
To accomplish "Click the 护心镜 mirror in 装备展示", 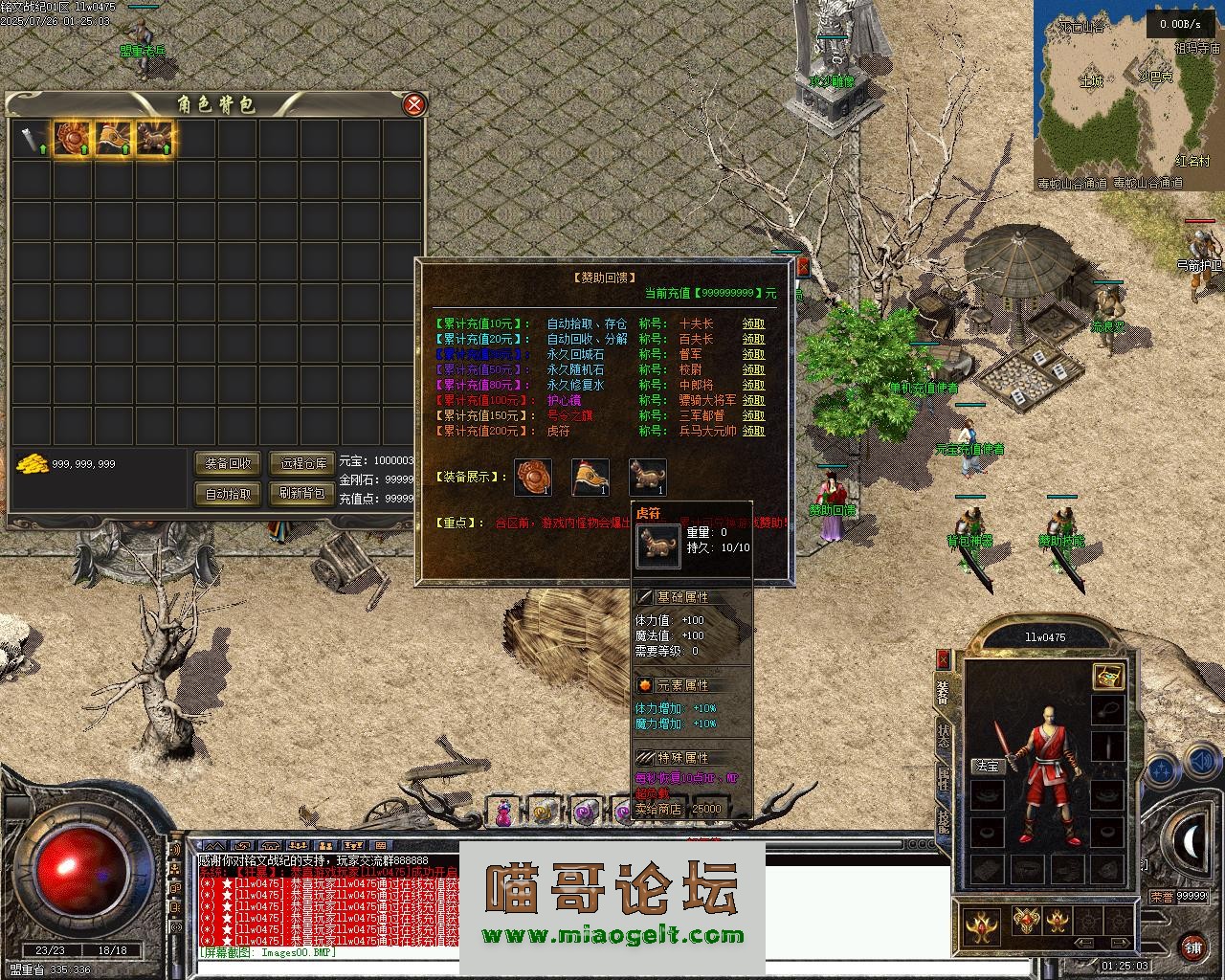I will [533, 477].
